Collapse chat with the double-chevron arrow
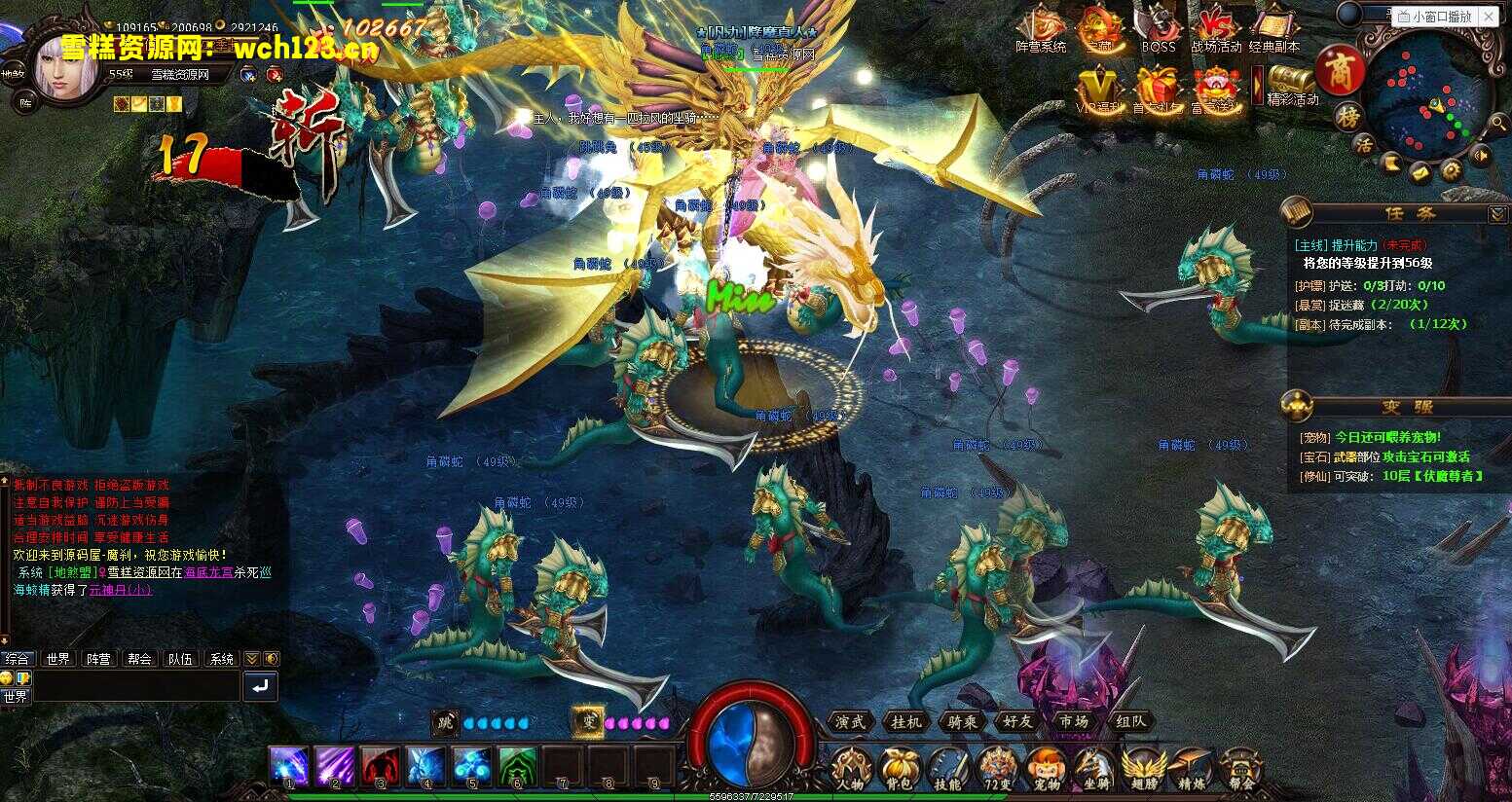This screenshot has height=802, width=1512. pyautogui.click(x=251, y=659)
